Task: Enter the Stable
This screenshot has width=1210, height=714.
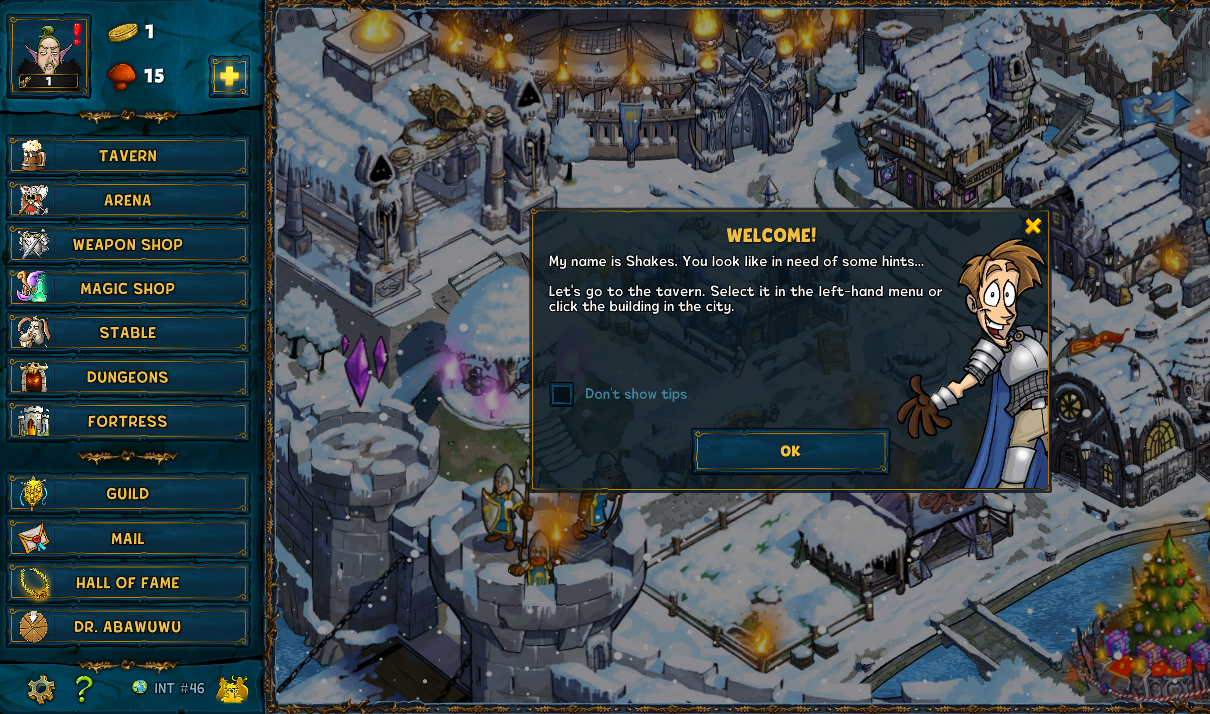Action: pyautogui.click(x=128, y=333)
